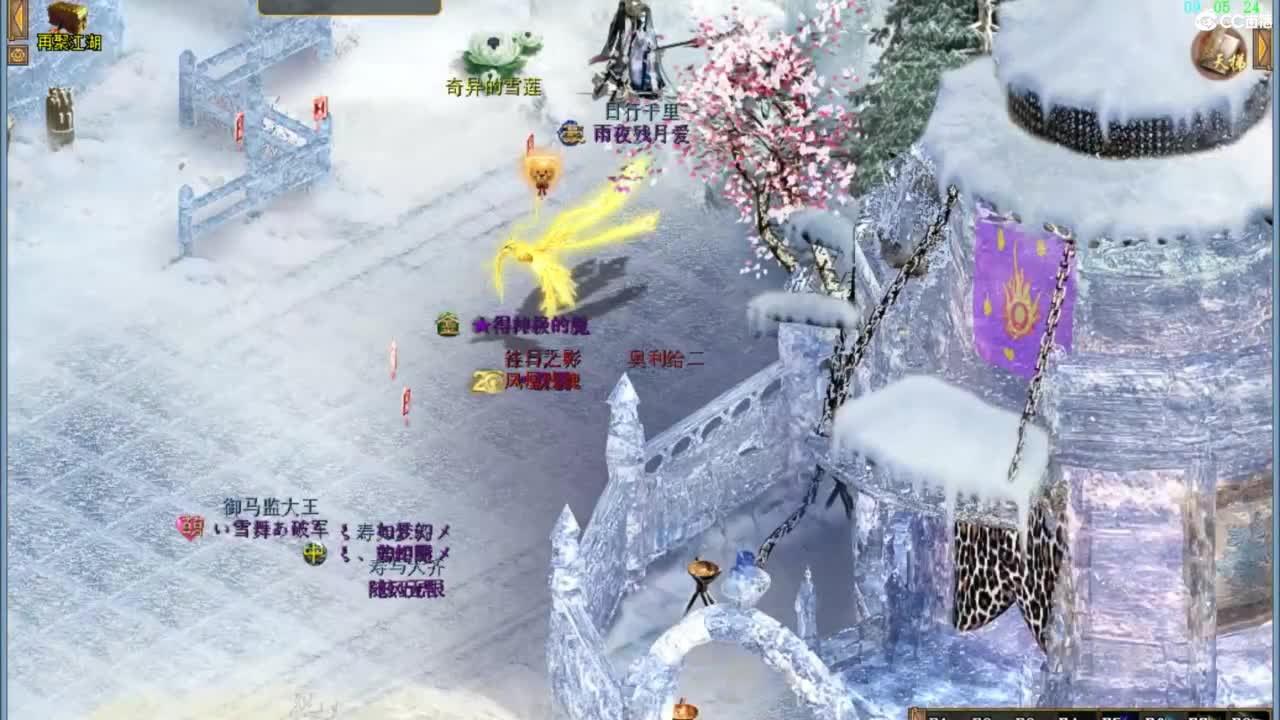Collapse the left sidebar using the orange arrow
The height and width of the screenshot is (720, 1280).
(x=17, y=15)
